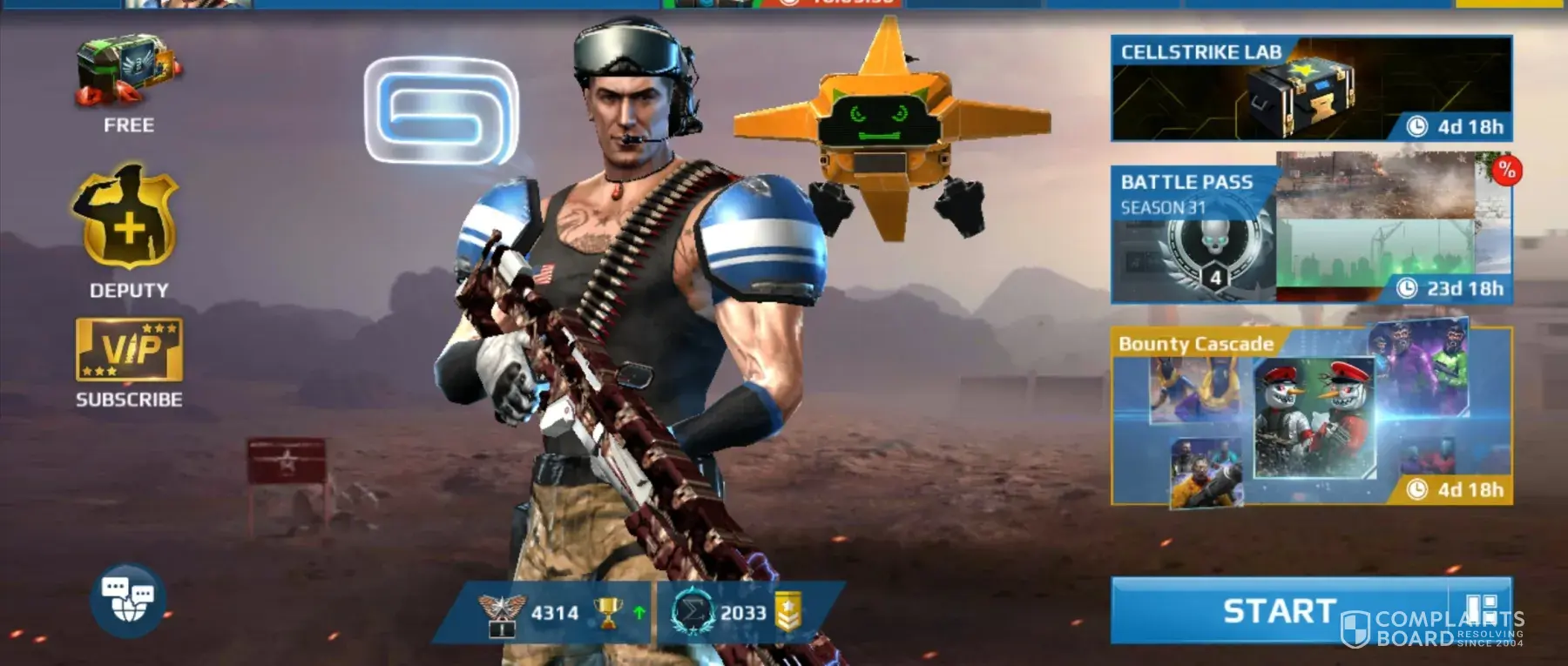Click the Gameloft logo emblem
The height and width of the screenshot is (666, 1568).
(x=442, y=110)
